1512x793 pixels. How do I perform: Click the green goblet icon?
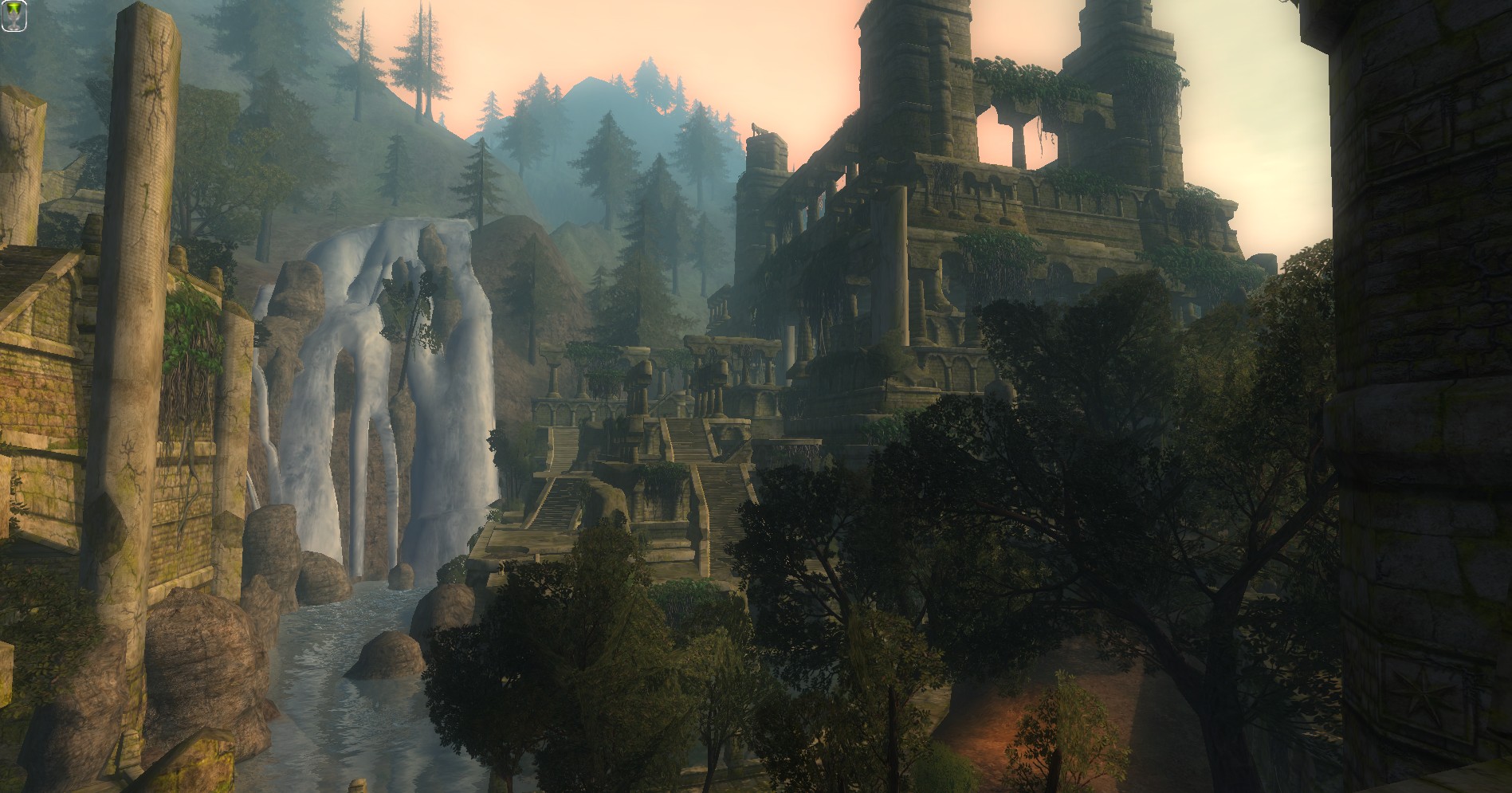(14, 15)
